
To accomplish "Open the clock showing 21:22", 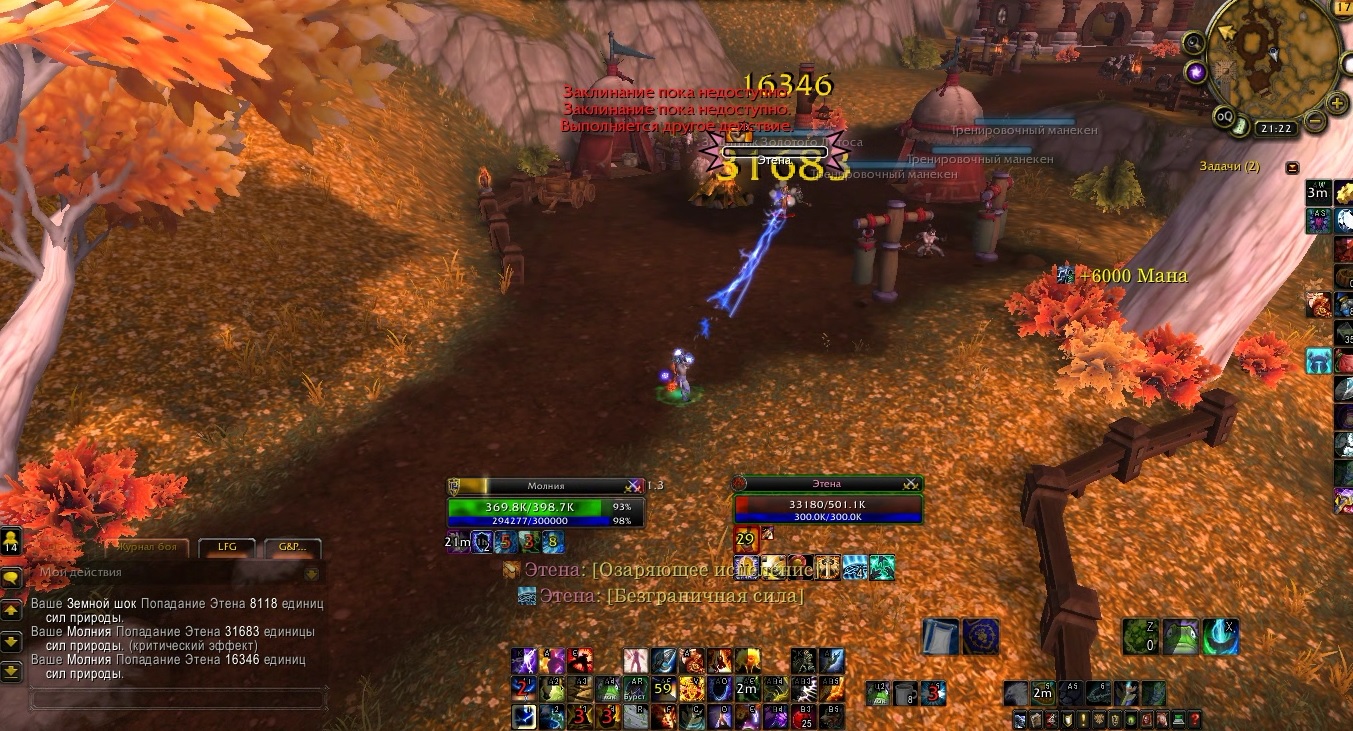I will coord(1277,128).
